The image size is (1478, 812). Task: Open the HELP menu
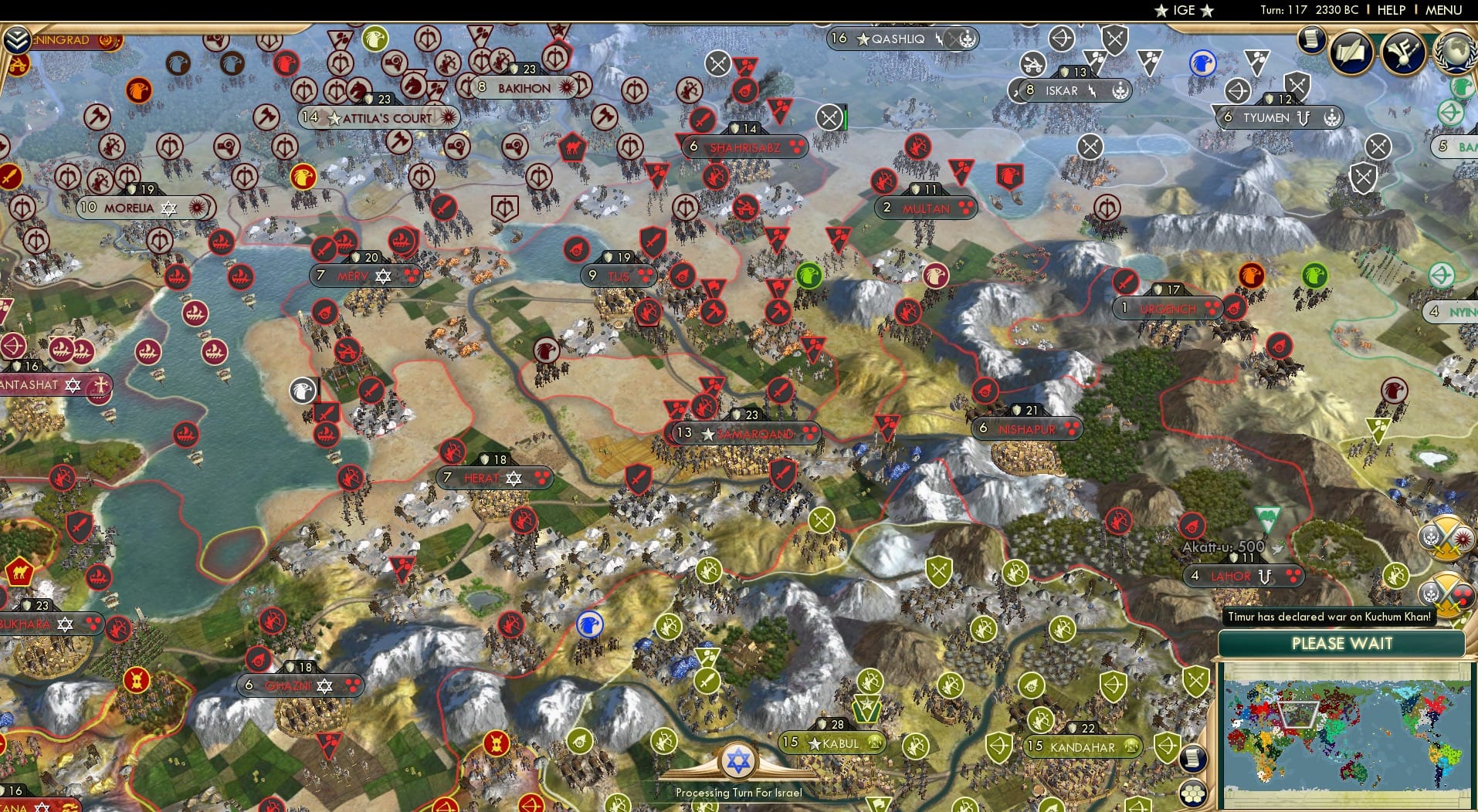(1391, 10)
